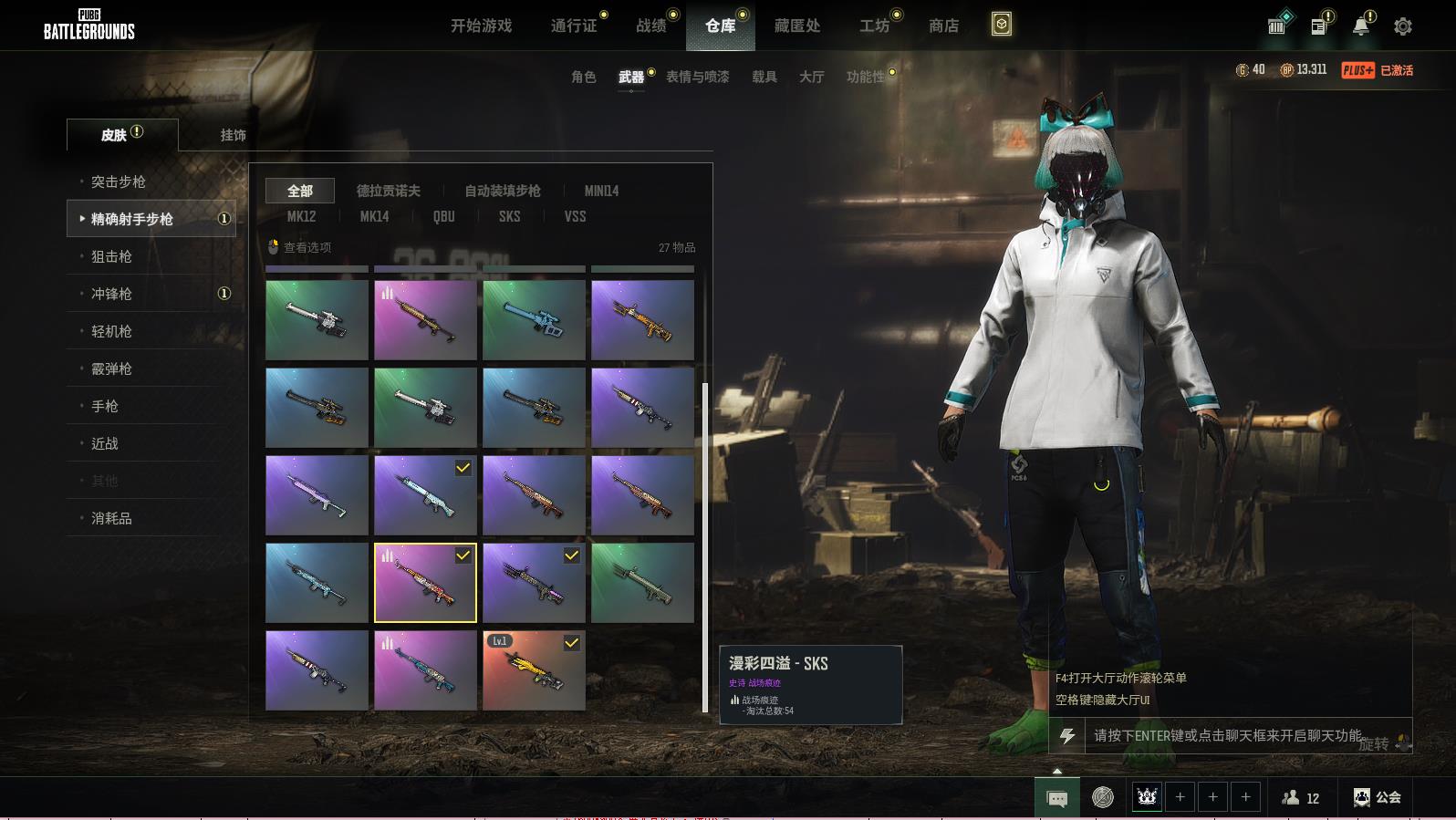Screen dimensions: 1456x820
Task: Open the 公会 guild panel
Action: pyautogui.click(x=1378, y=797)
